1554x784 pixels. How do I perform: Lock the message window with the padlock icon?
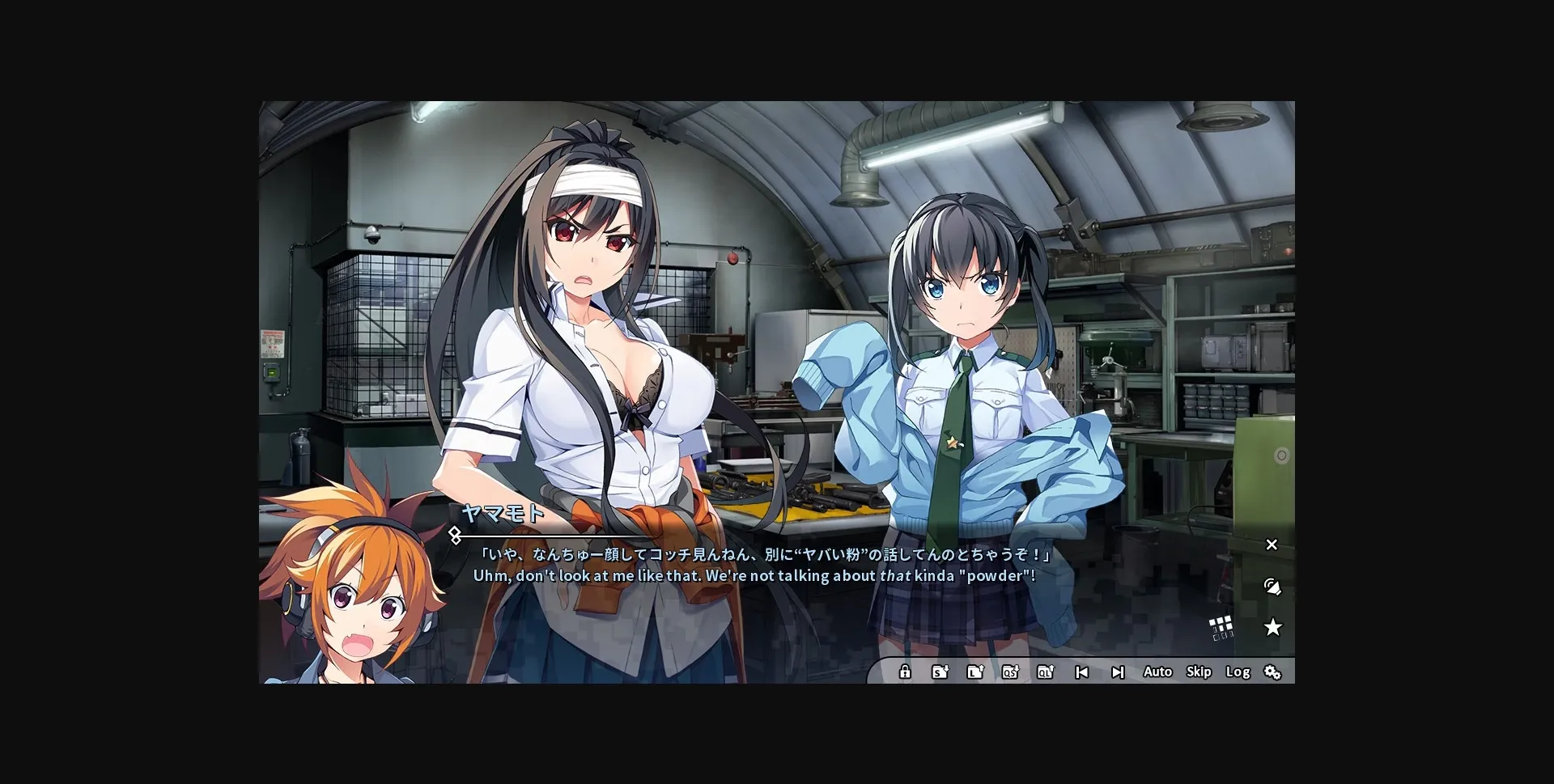(x=905, y=672)
